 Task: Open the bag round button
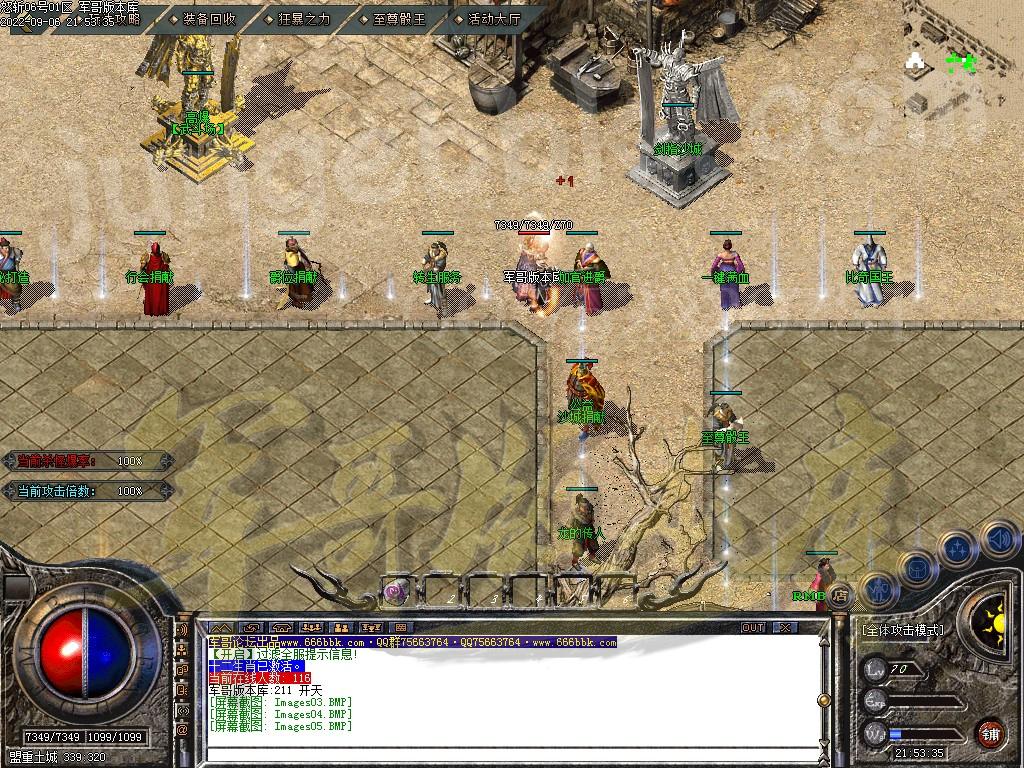point(918,568)
